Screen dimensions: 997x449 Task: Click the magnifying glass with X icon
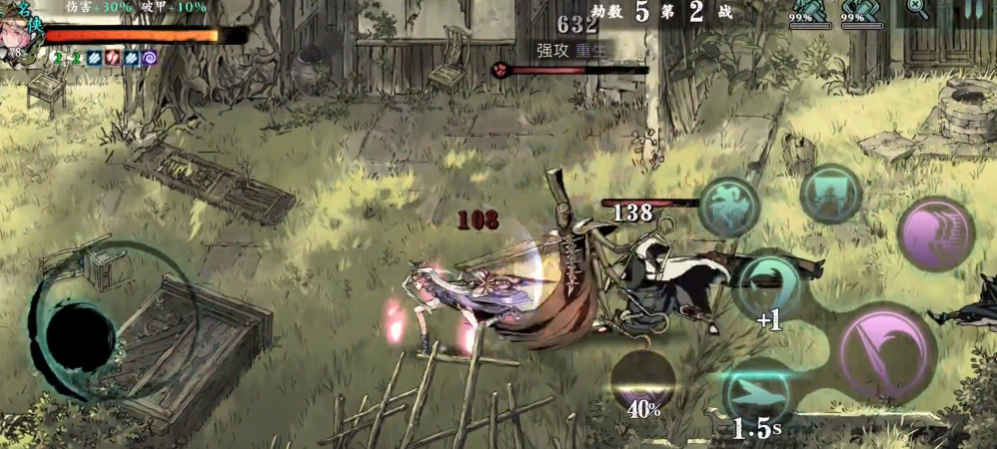pos(917,10)
